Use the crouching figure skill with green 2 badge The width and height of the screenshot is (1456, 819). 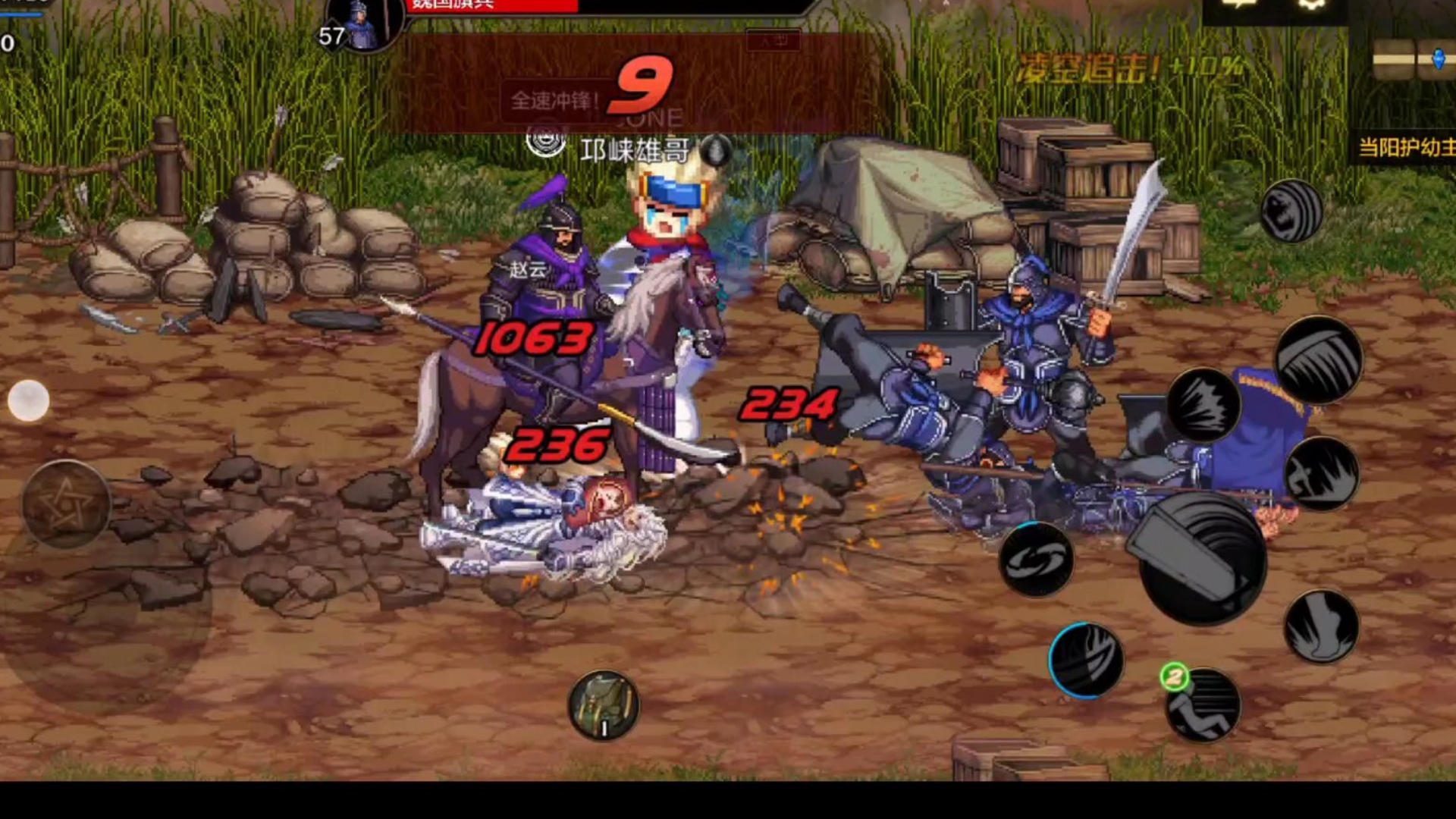[x=1203, y=705]
